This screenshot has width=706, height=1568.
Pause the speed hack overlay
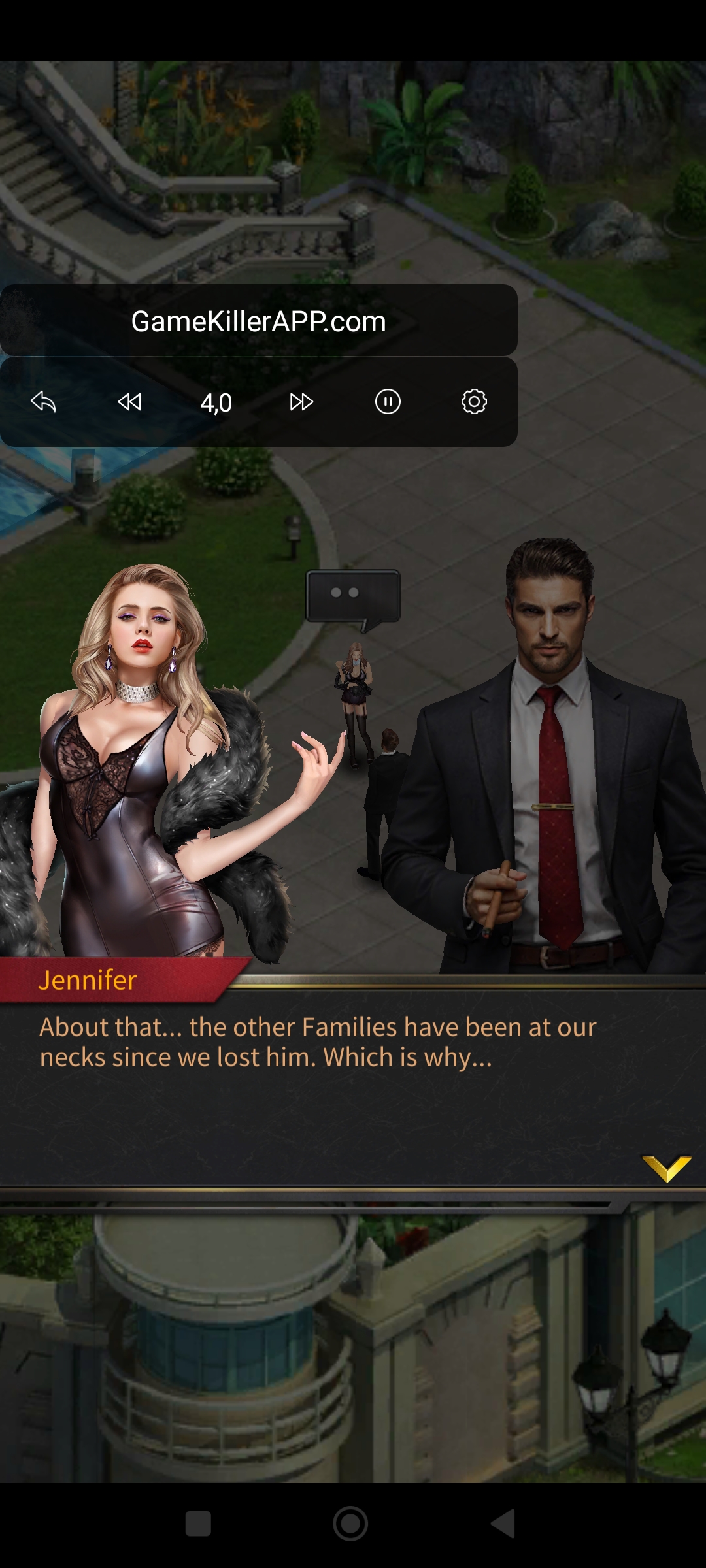(x=388, y=402)
